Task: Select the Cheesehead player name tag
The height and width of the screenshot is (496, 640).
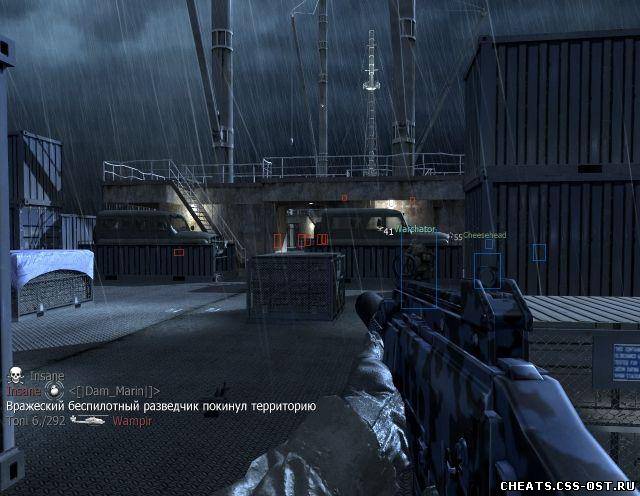Action: point(484,236)
